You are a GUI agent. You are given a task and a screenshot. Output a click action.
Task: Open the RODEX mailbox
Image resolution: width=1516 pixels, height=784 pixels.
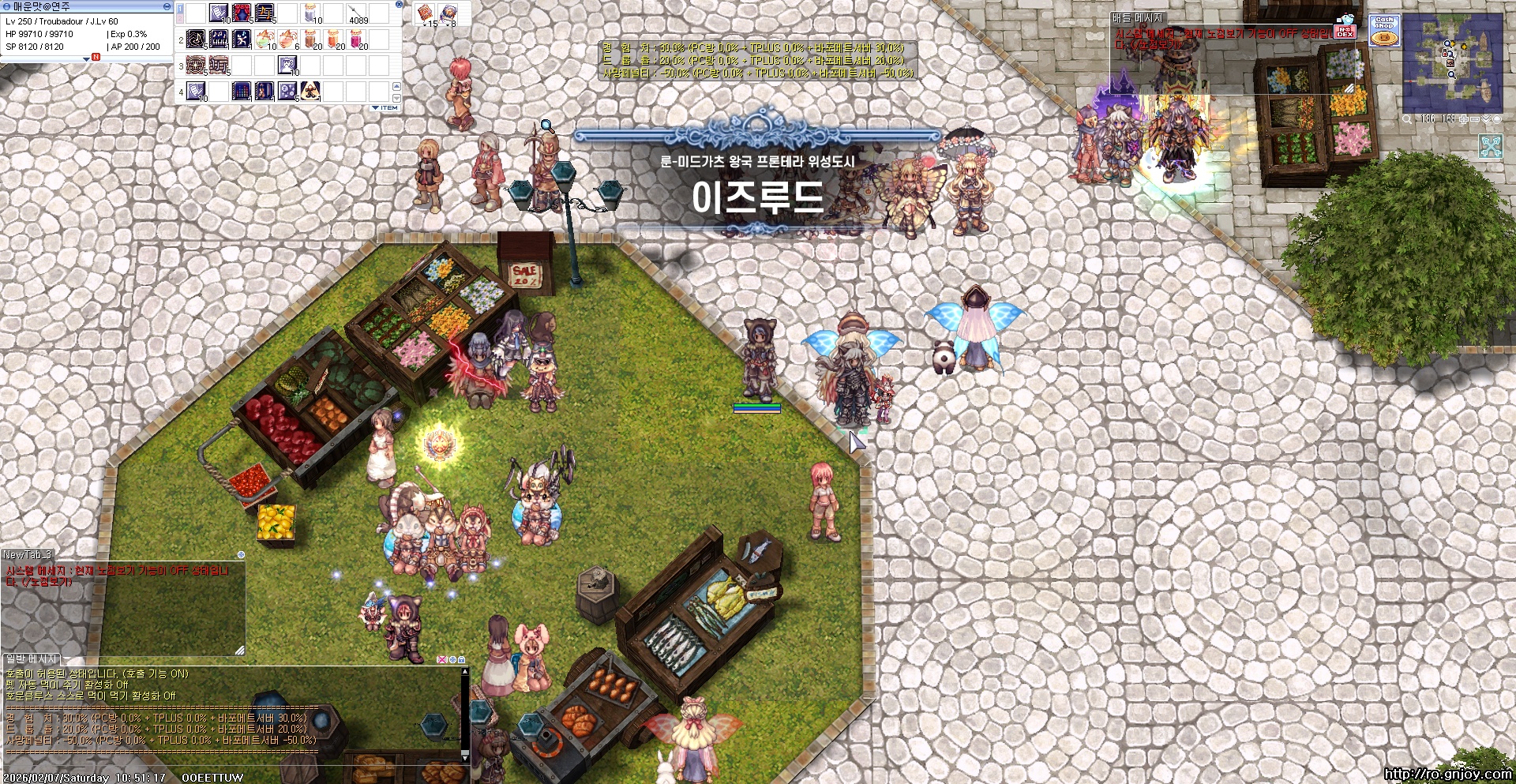[1344, 32]
